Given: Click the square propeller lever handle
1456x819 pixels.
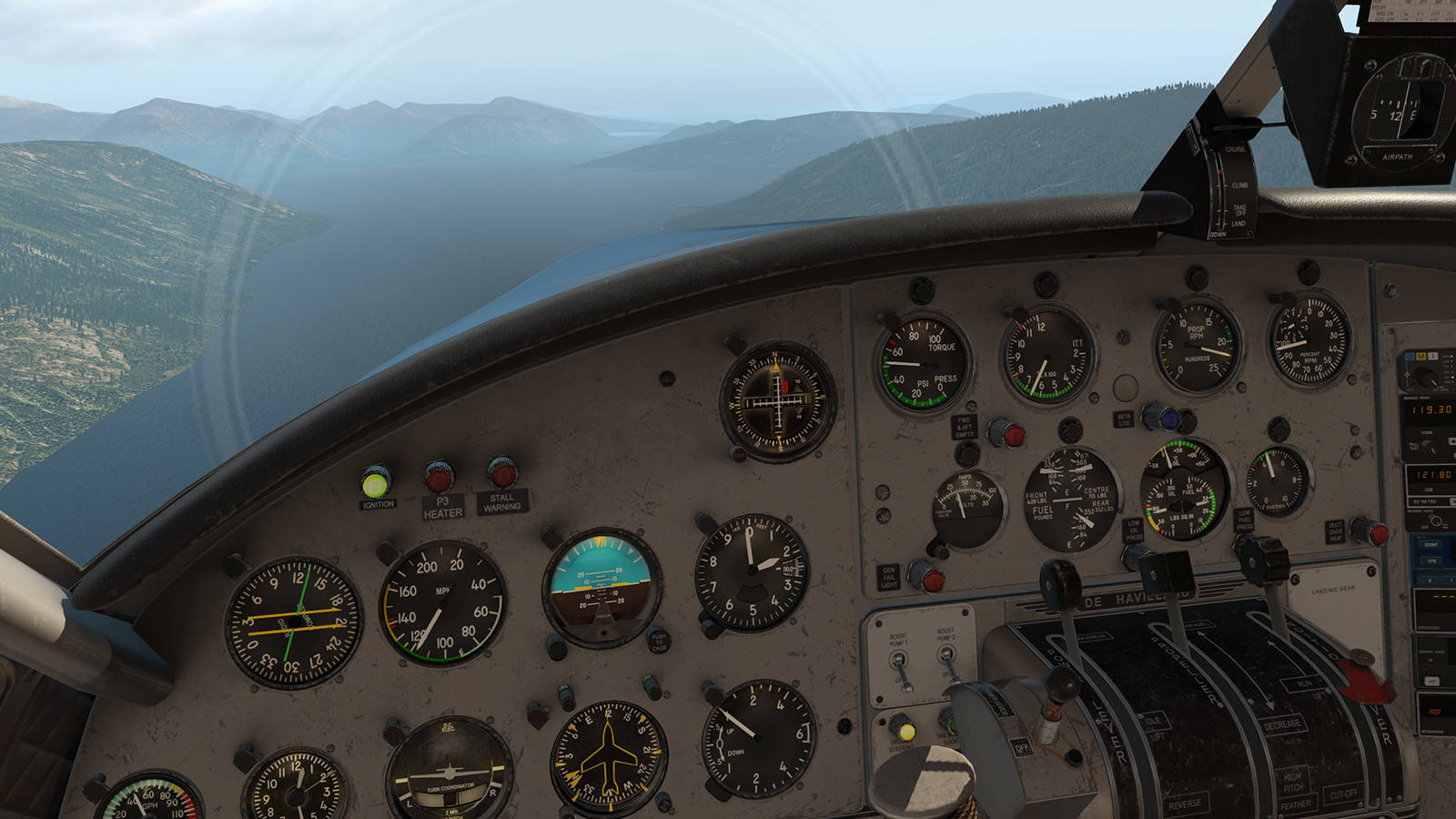Looking at the screenshot, I should click(x=1165, y=573).
